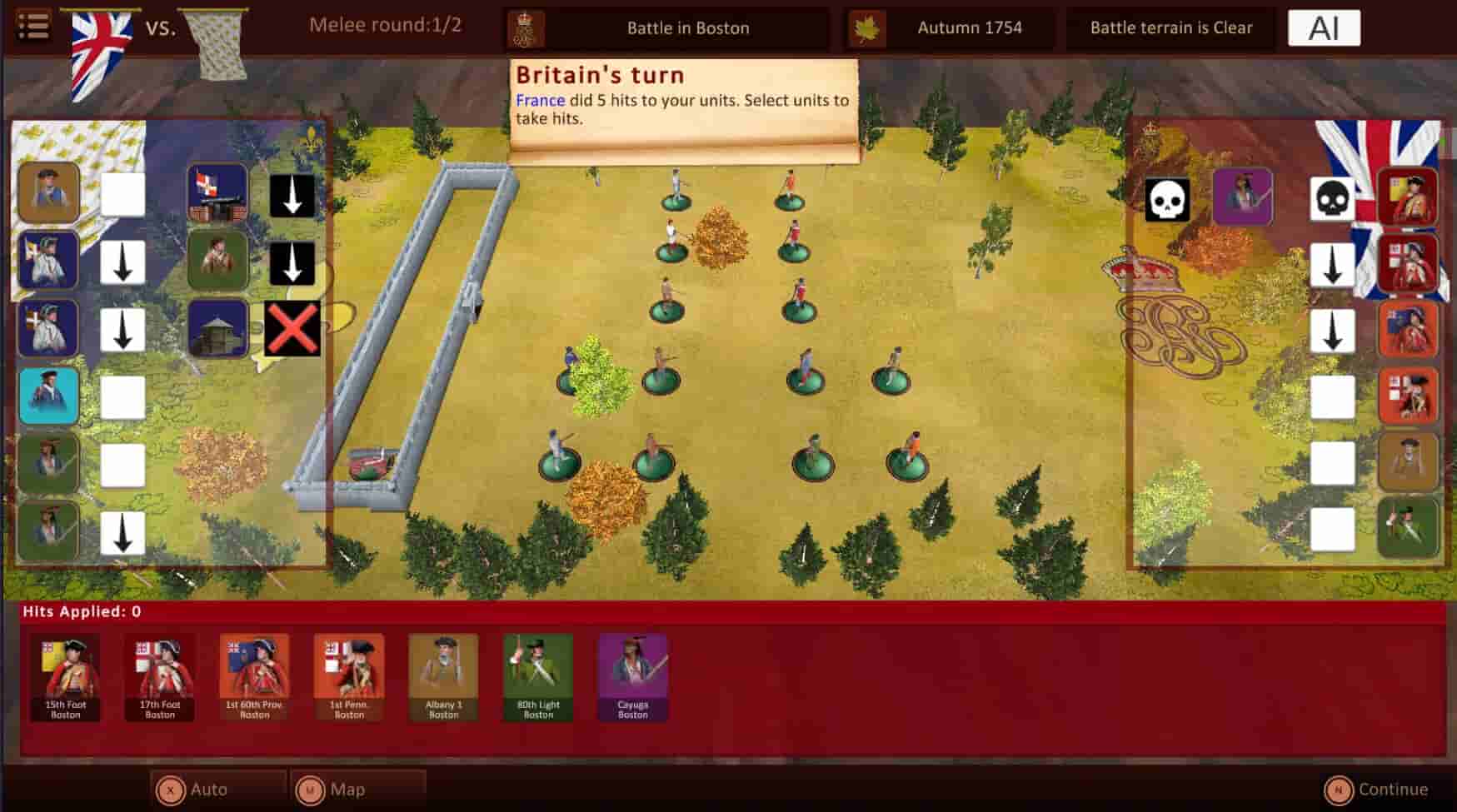Screen dimensions: 1457x812
Task: Select the cyan French officer portrait
Action: [x=48, y=396]
